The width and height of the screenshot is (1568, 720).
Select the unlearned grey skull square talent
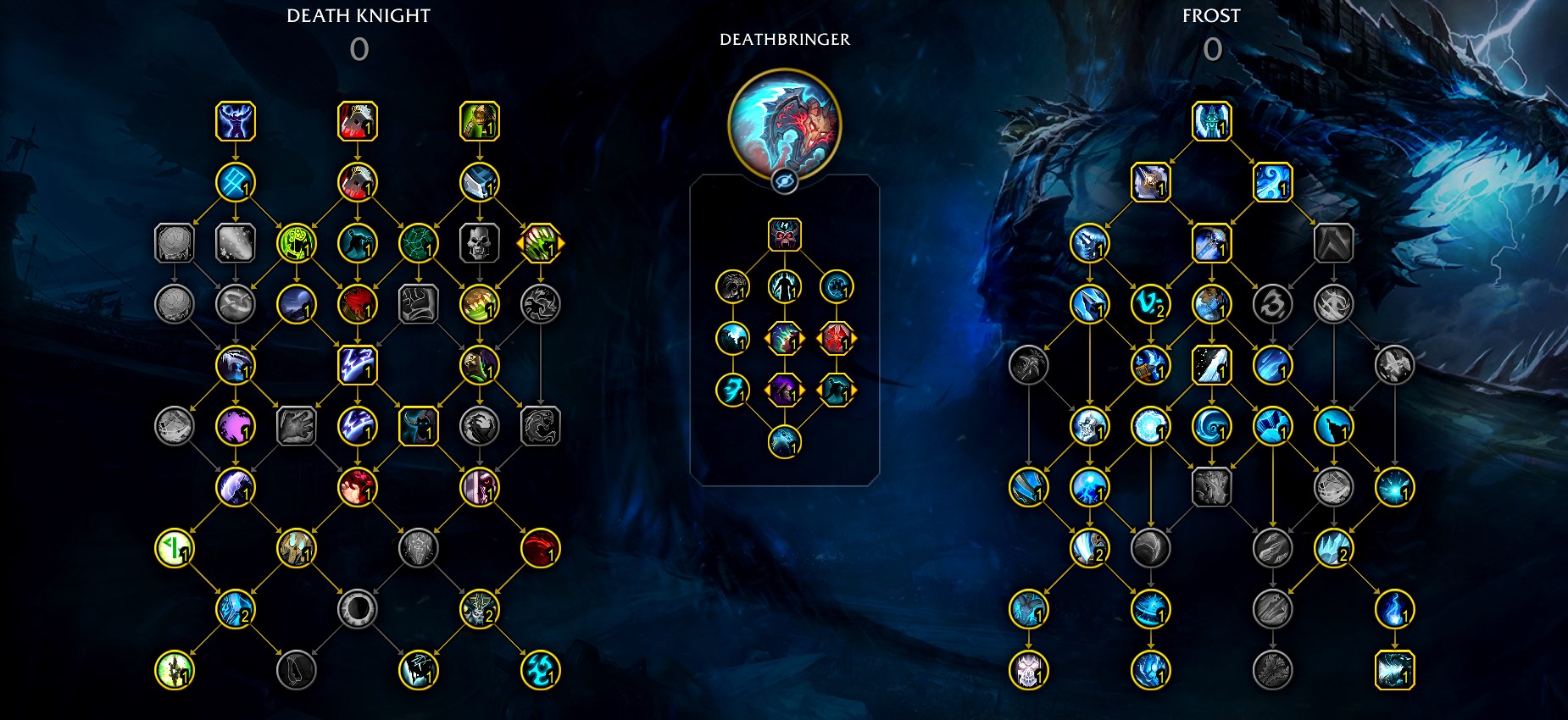[479, 243]
